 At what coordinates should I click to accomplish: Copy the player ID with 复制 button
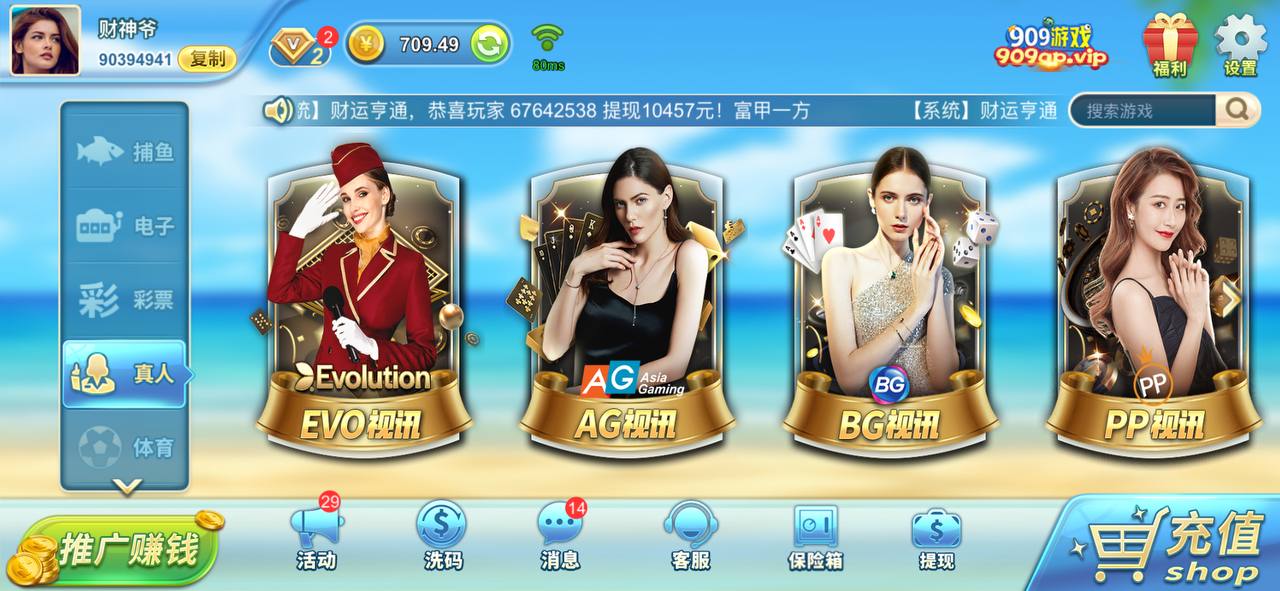[207, 59]
